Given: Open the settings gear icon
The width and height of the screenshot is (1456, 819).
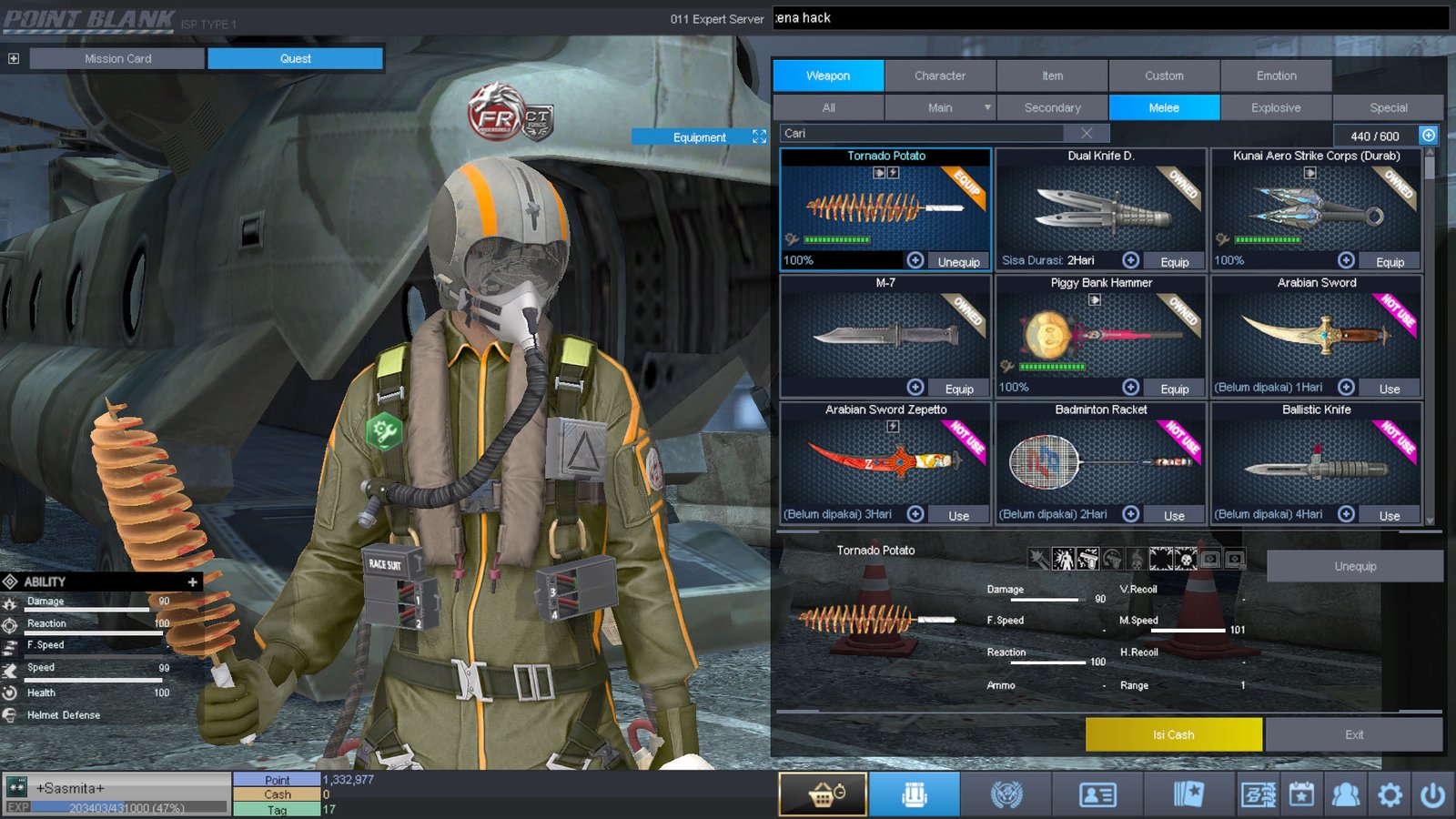Looking at the screenshot, I should 1390,795.
